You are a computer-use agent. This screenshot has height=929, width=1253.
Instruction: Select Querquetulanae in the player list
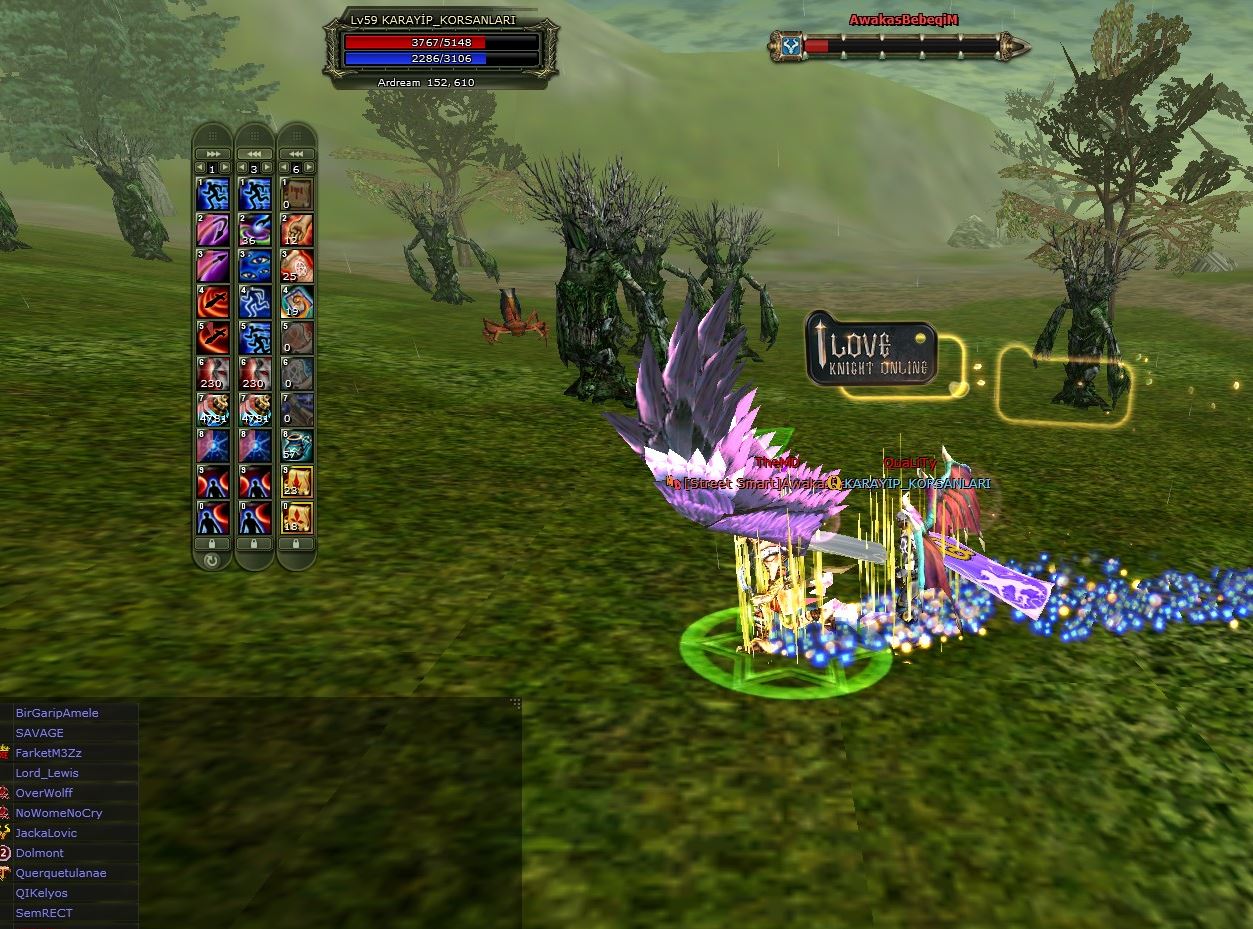click(61, 873)
